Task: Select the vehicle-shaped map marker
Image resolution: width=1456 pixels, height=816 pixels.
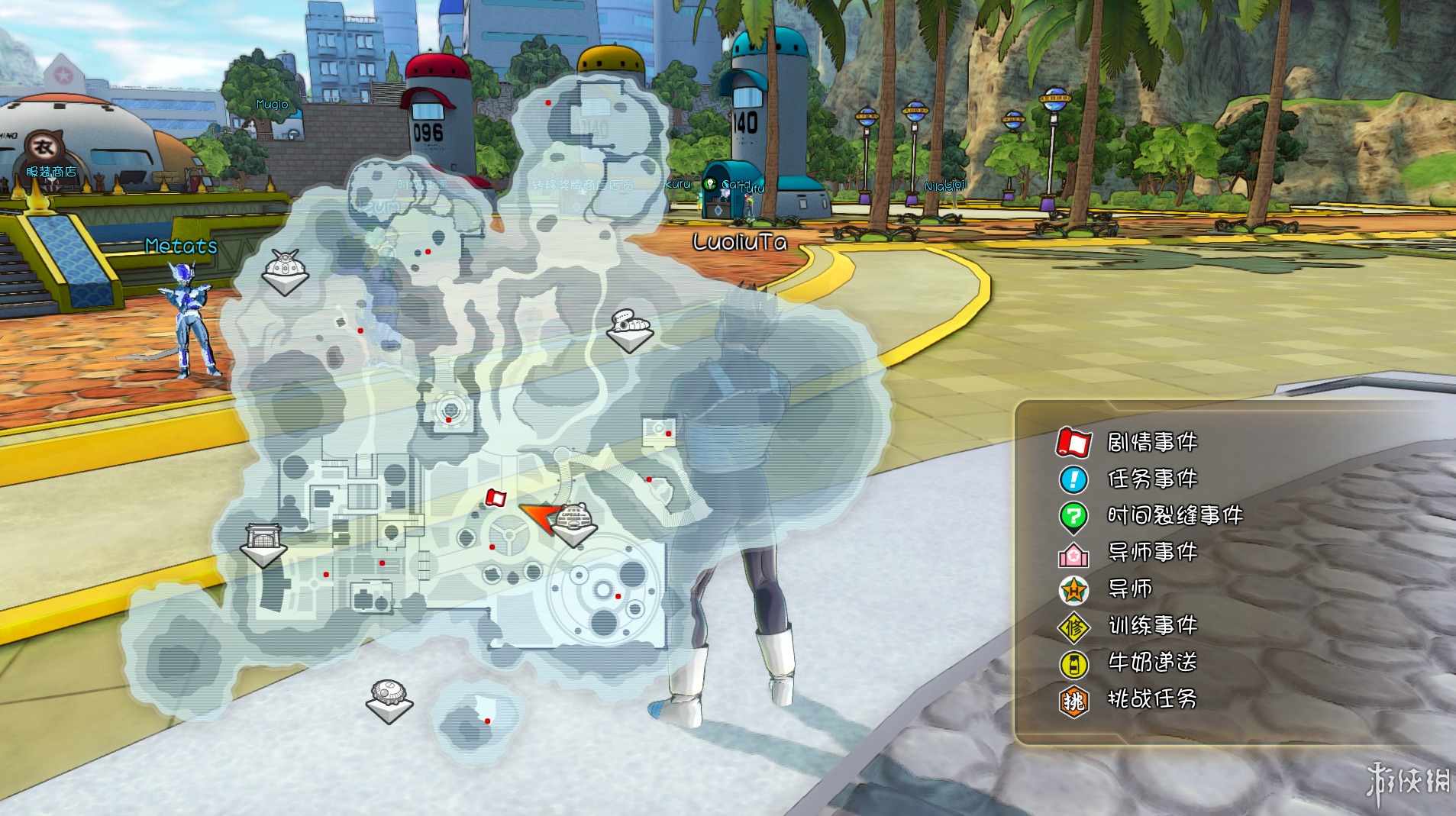Action: click(631, 328)
